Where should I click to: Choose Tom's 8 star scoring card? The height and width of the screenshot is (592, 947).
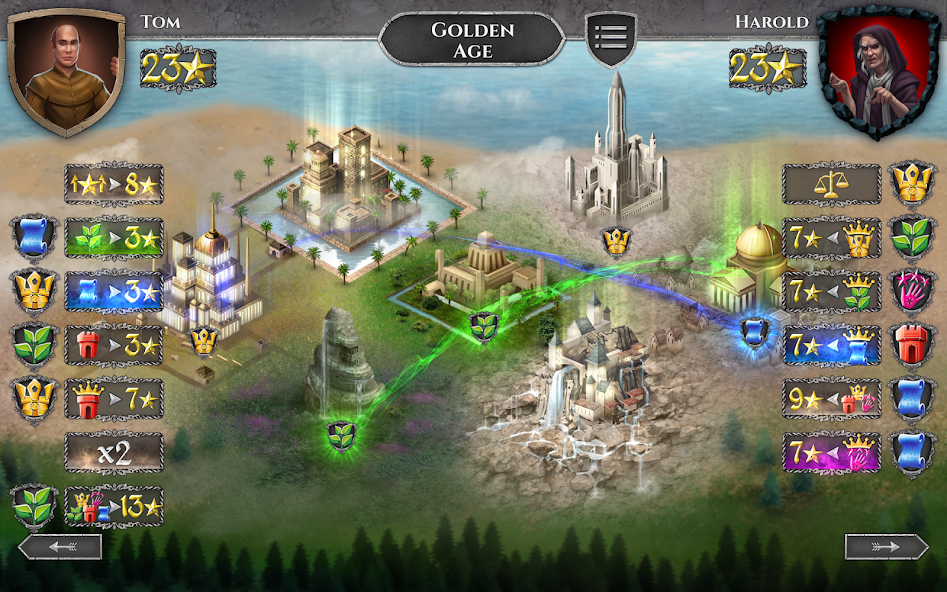[x=113, y=184]
